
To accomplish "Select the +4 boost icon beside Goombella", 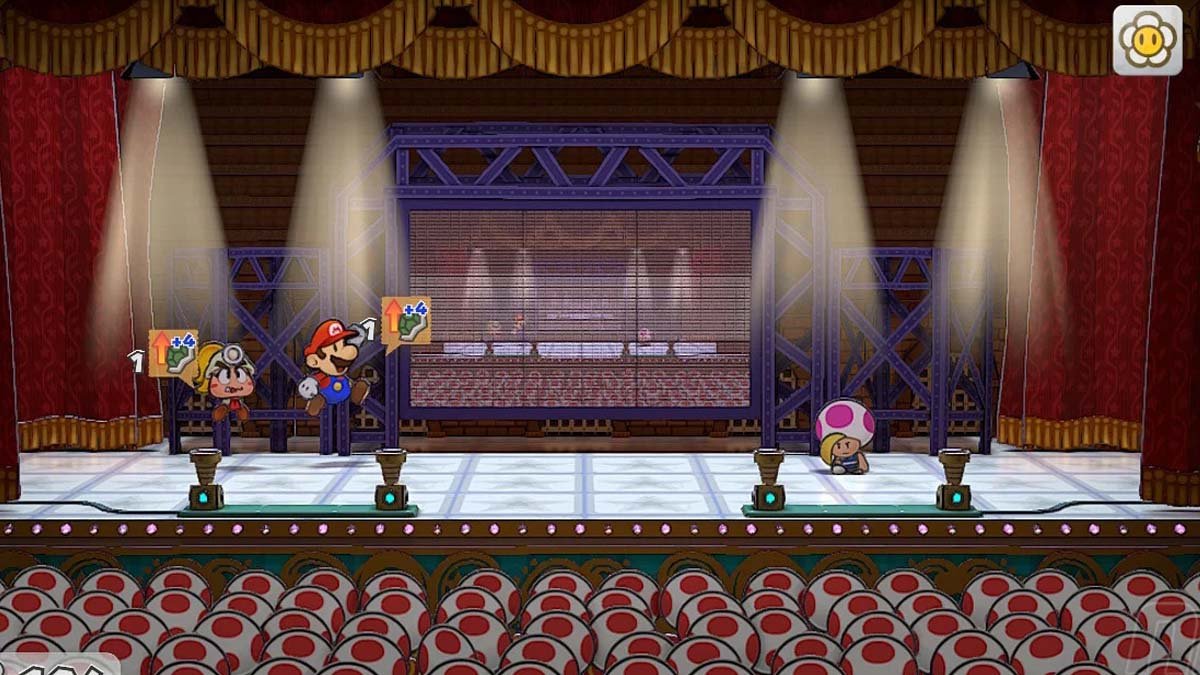I will click(x=173, y=353).
